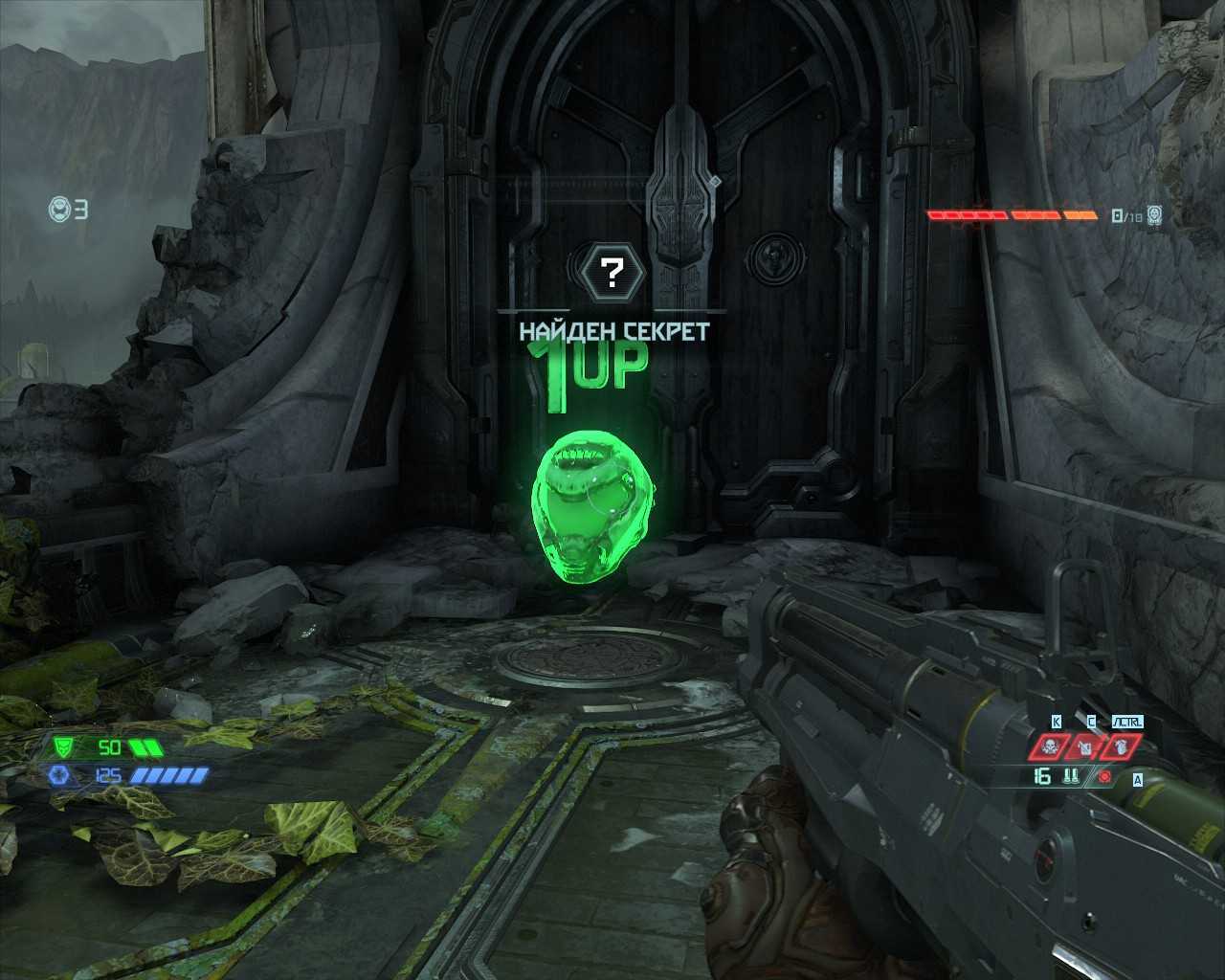Click the demon skull counter icon

(1155, 215)
